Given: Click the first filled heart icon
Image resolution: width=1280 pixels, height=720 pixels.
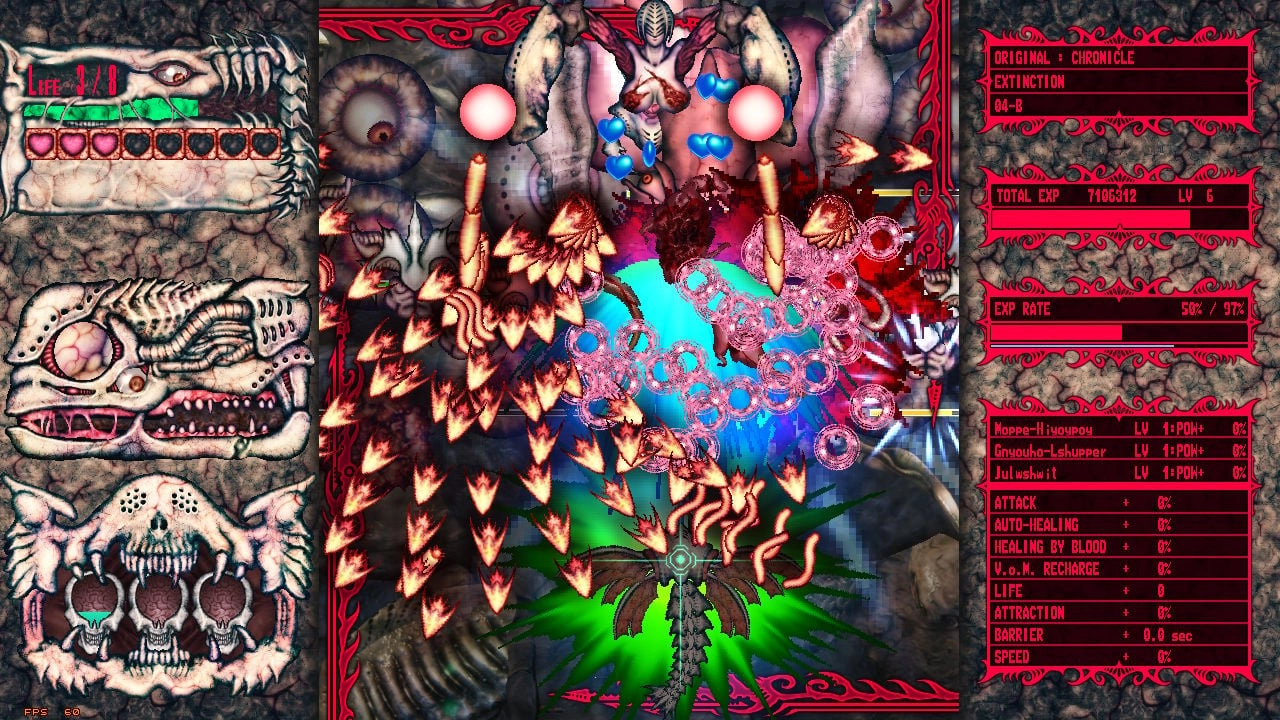Looking at the screenshot, I should (x=38, y=143).
